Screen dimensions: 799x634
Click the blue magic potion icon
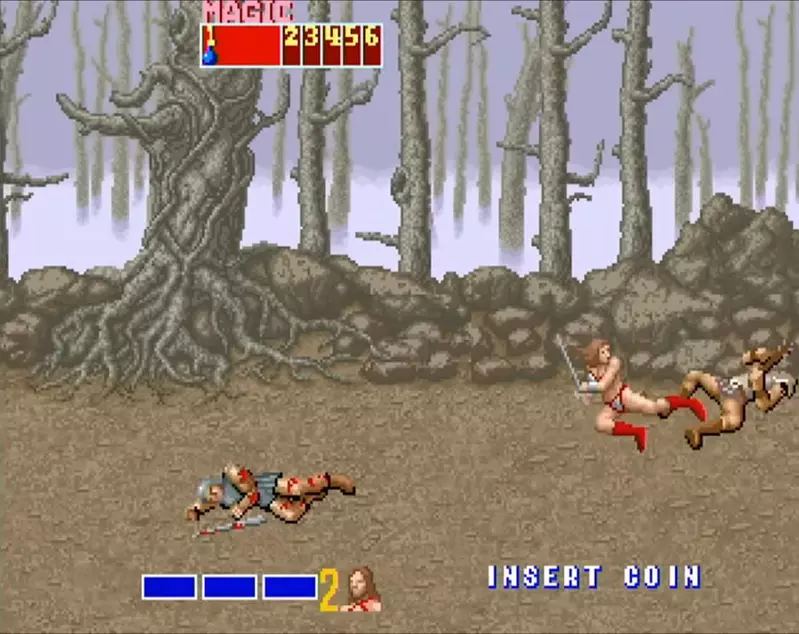click(212, 57)
